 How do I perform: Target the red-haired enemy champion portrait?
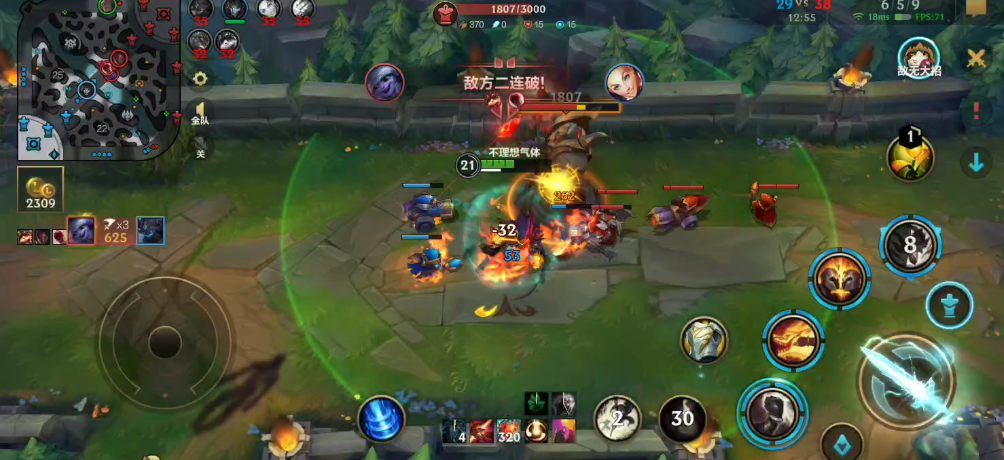[624, 82]
